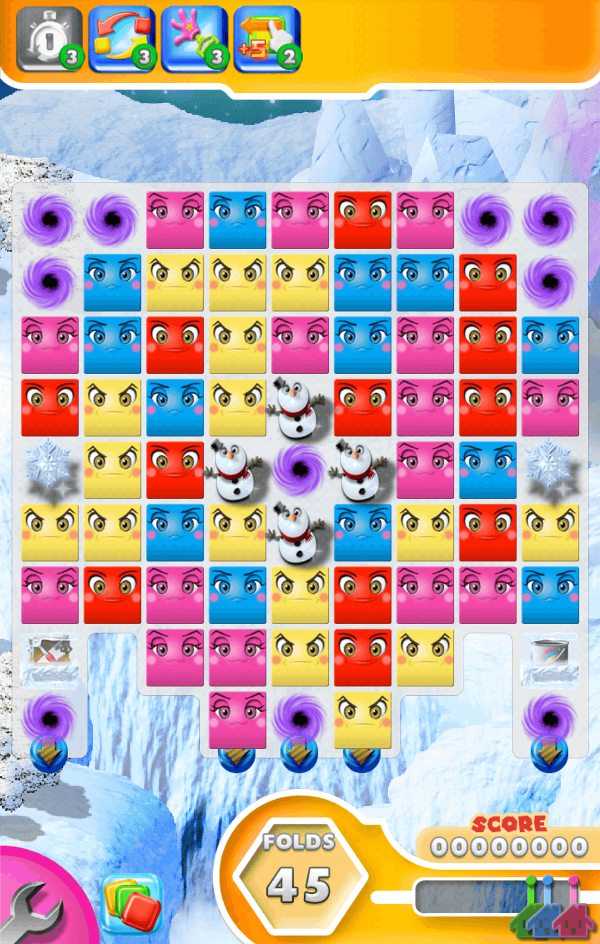
Task: Choose the yellow block in the bottom row
Action: (362, 719)
